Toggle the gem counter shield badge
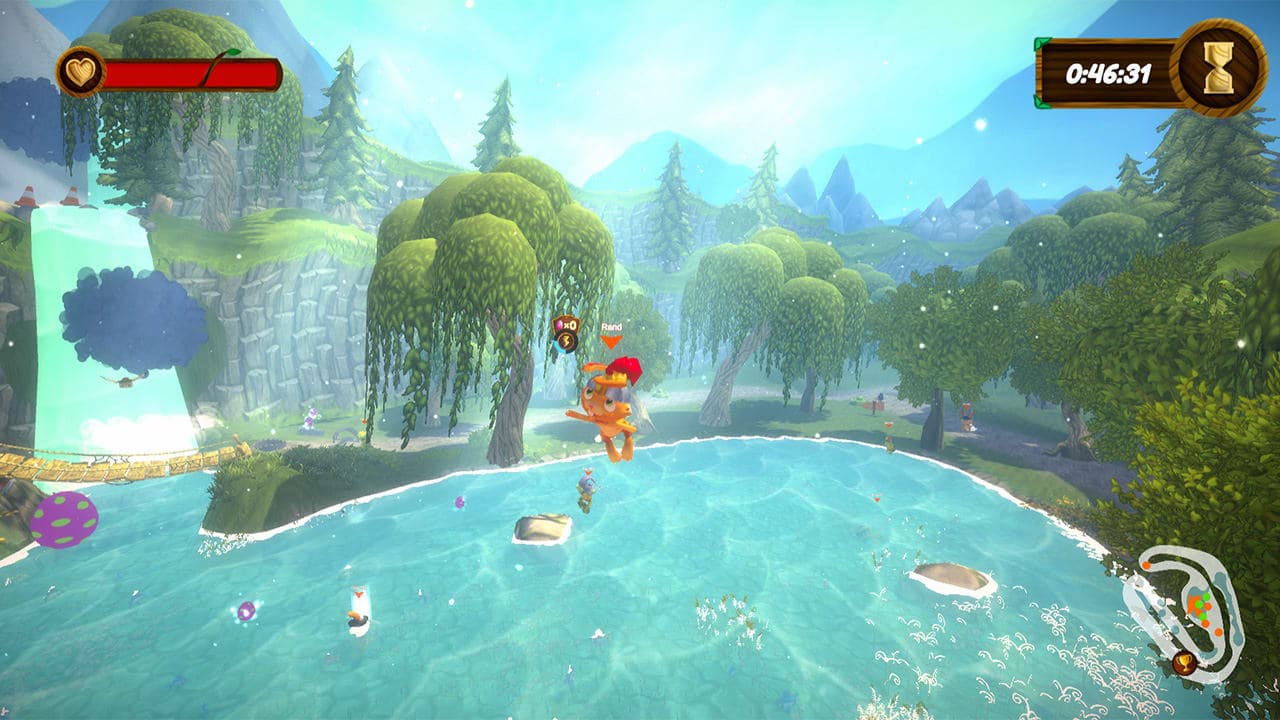 tap(566, 324)
